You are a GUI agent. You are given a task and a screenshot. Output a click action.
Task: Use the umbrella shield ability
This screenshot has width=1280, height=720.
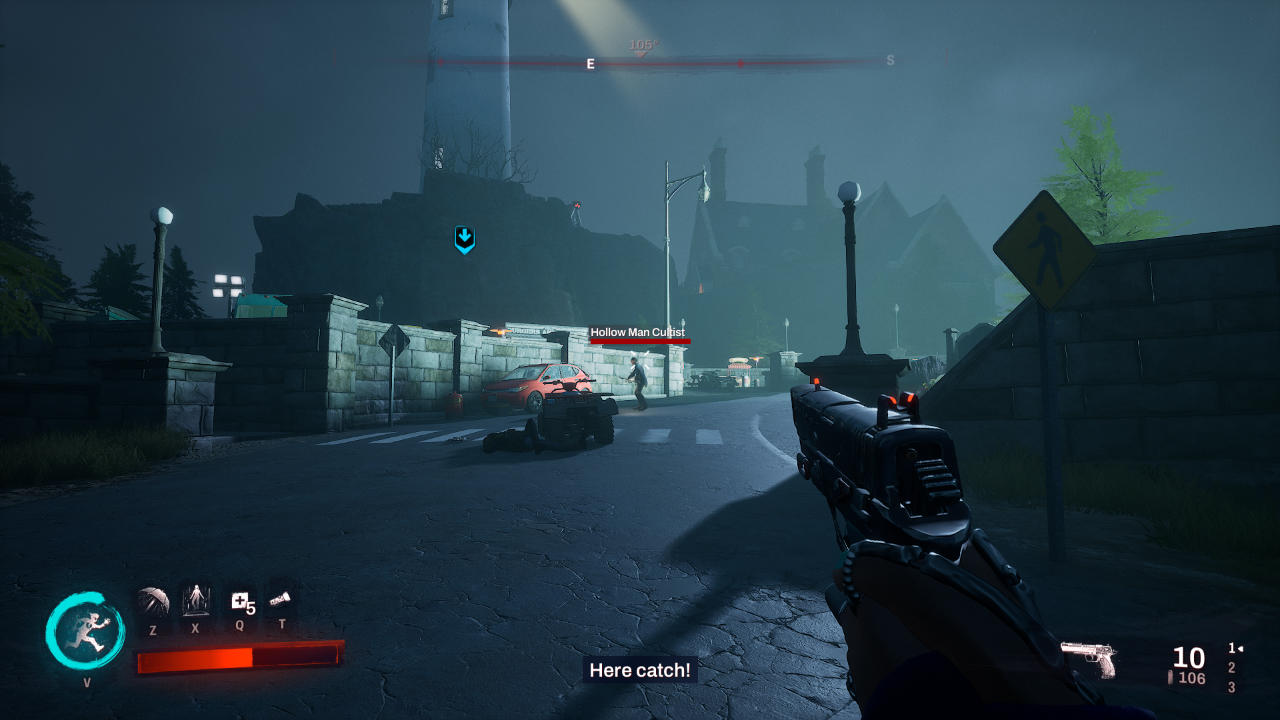pos(153,601)
